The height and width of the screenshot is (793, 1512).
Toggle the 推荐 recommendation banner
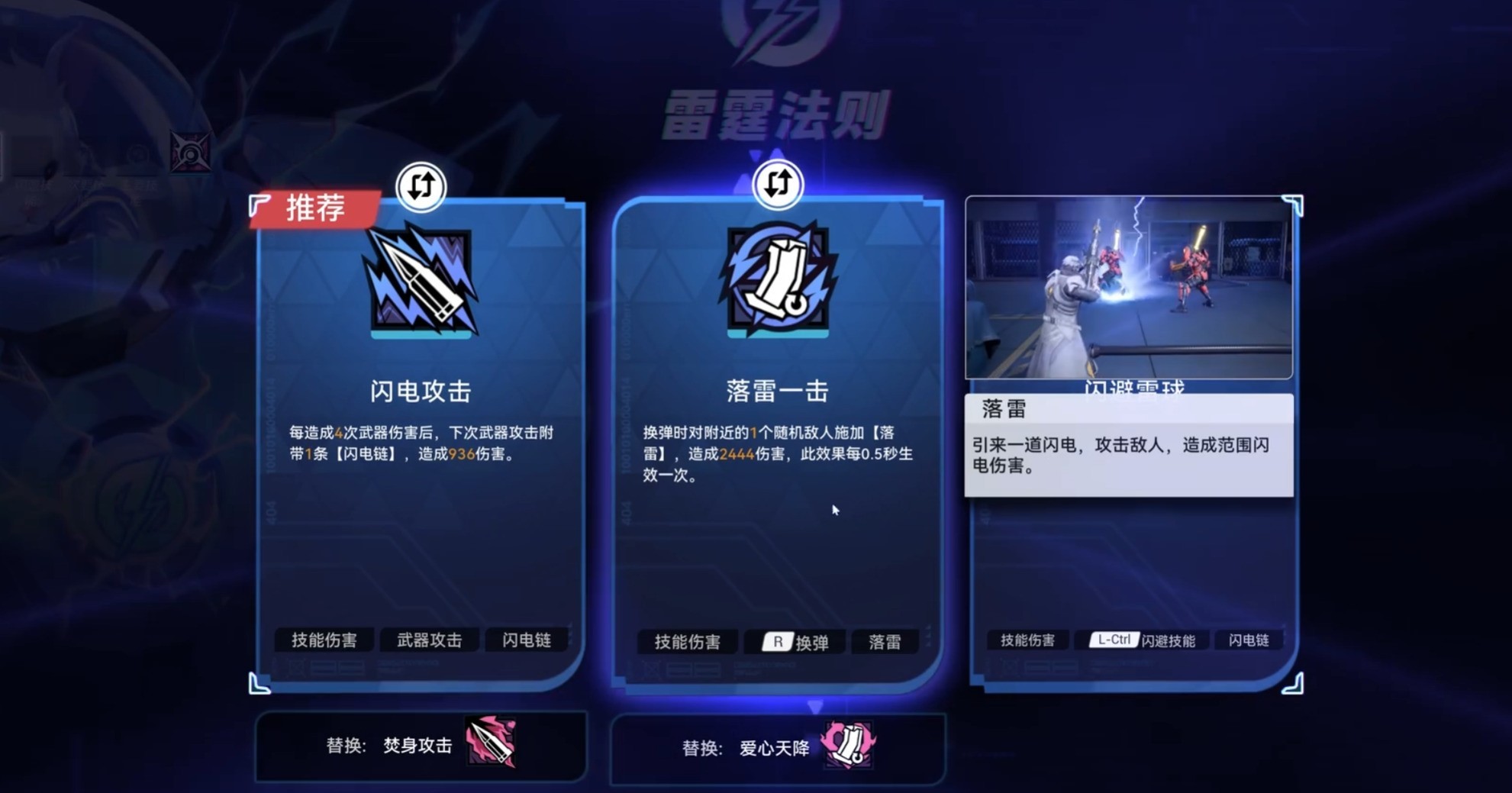(x=313, y=208)
